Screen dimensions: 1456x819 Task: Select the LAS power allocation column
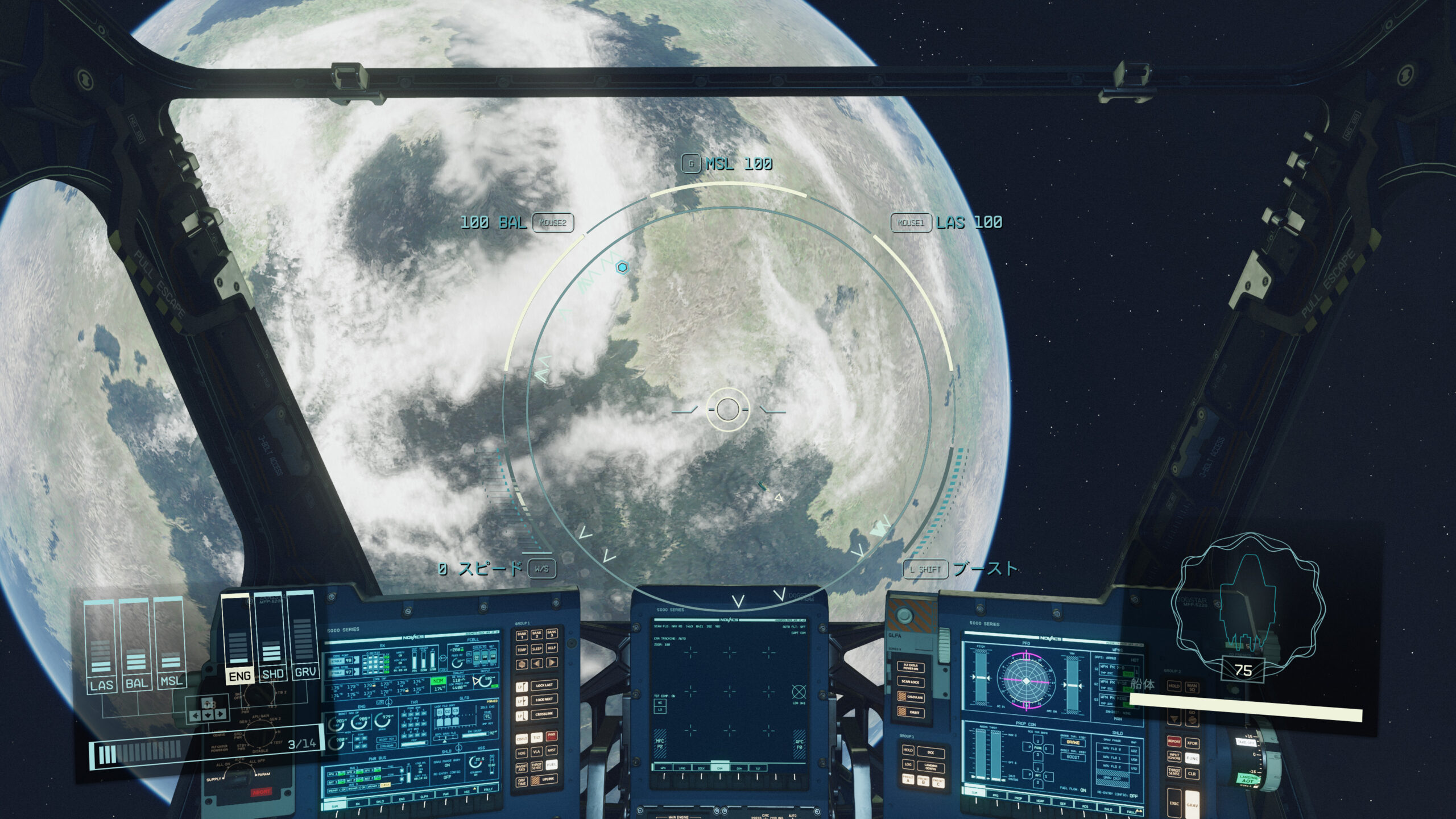click(101, 646)
